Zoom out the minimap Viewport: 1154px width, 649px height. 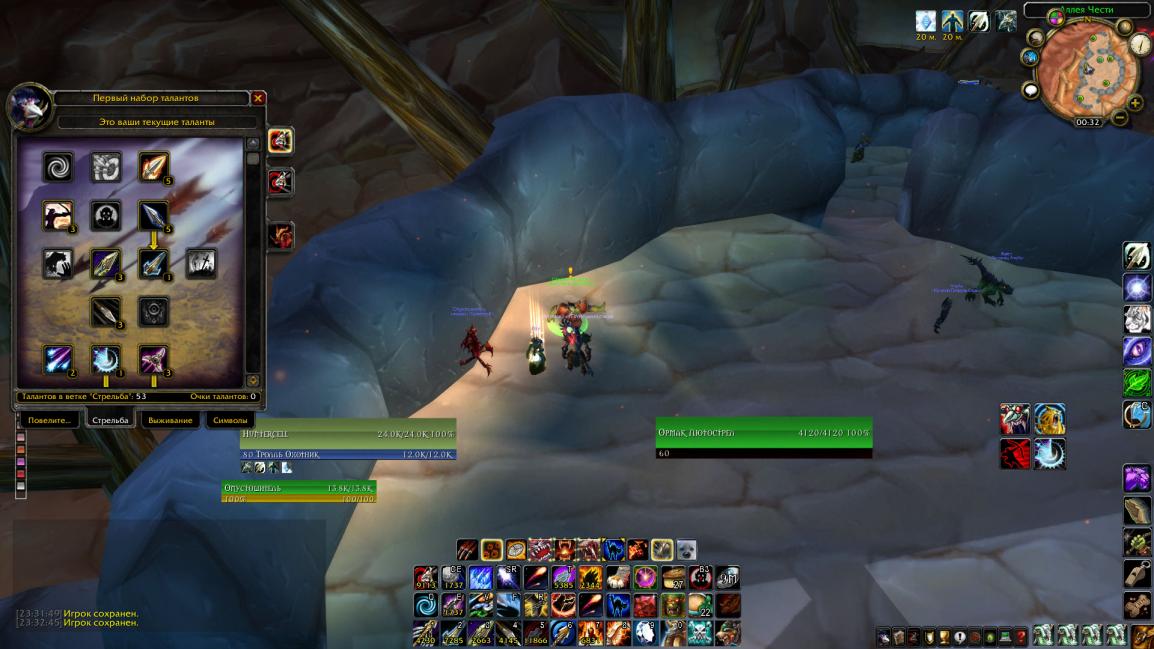coord(1120,118)
